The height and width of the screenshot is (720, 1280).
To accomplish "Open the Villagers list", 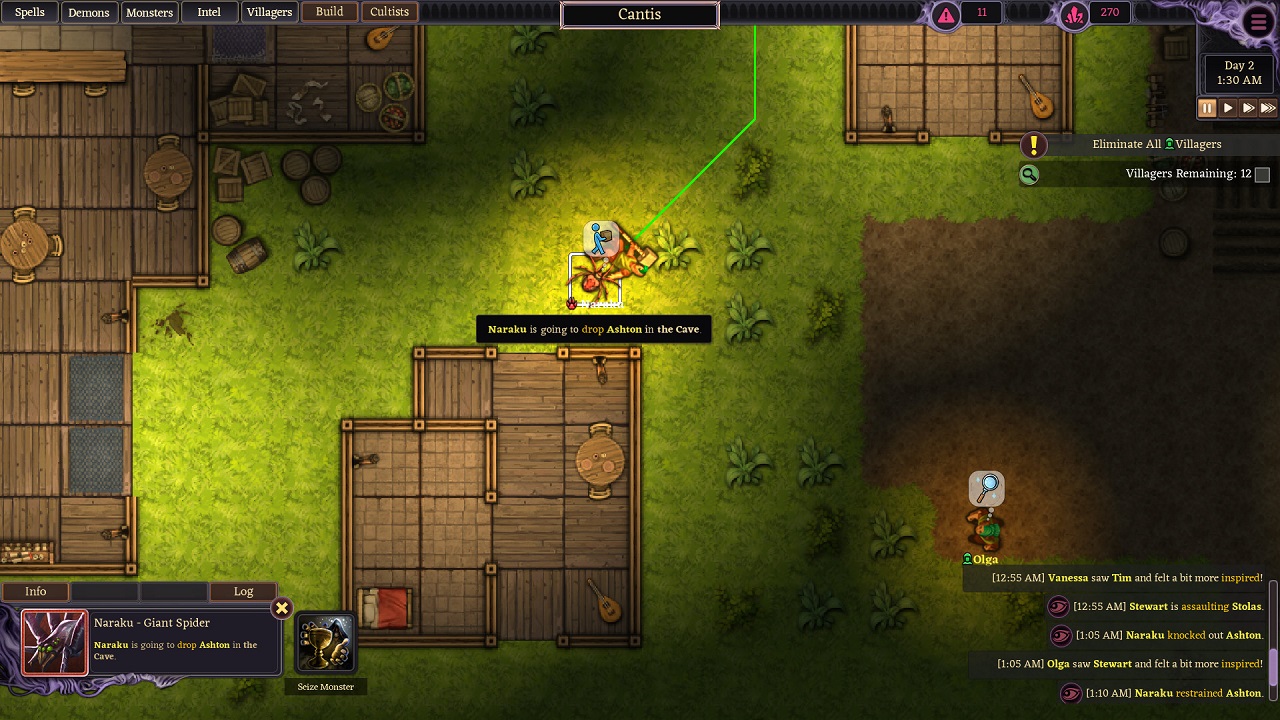I will 269,12.
